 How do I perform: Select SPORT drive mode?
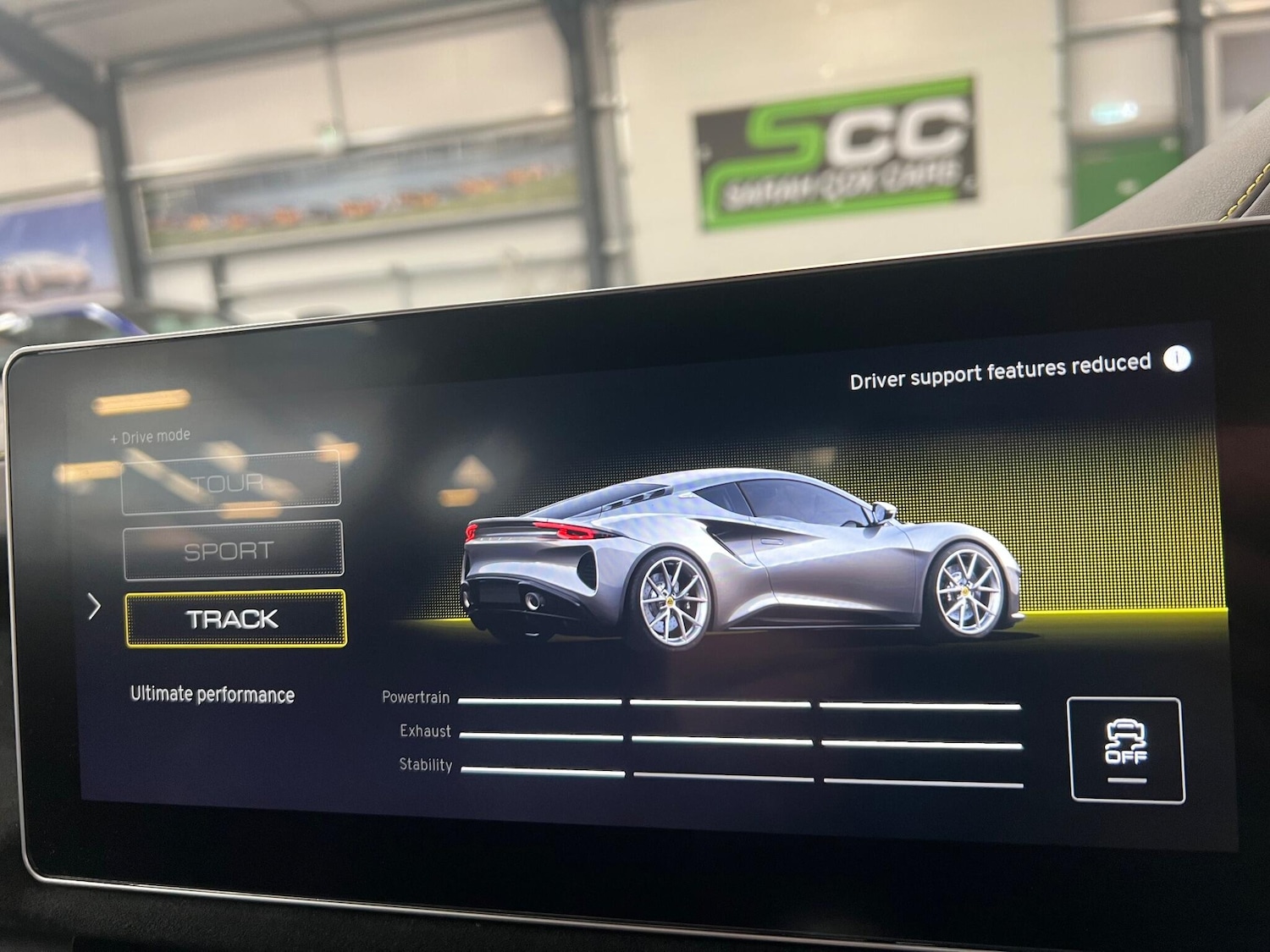pyautogui.click(x=230, y=548)
